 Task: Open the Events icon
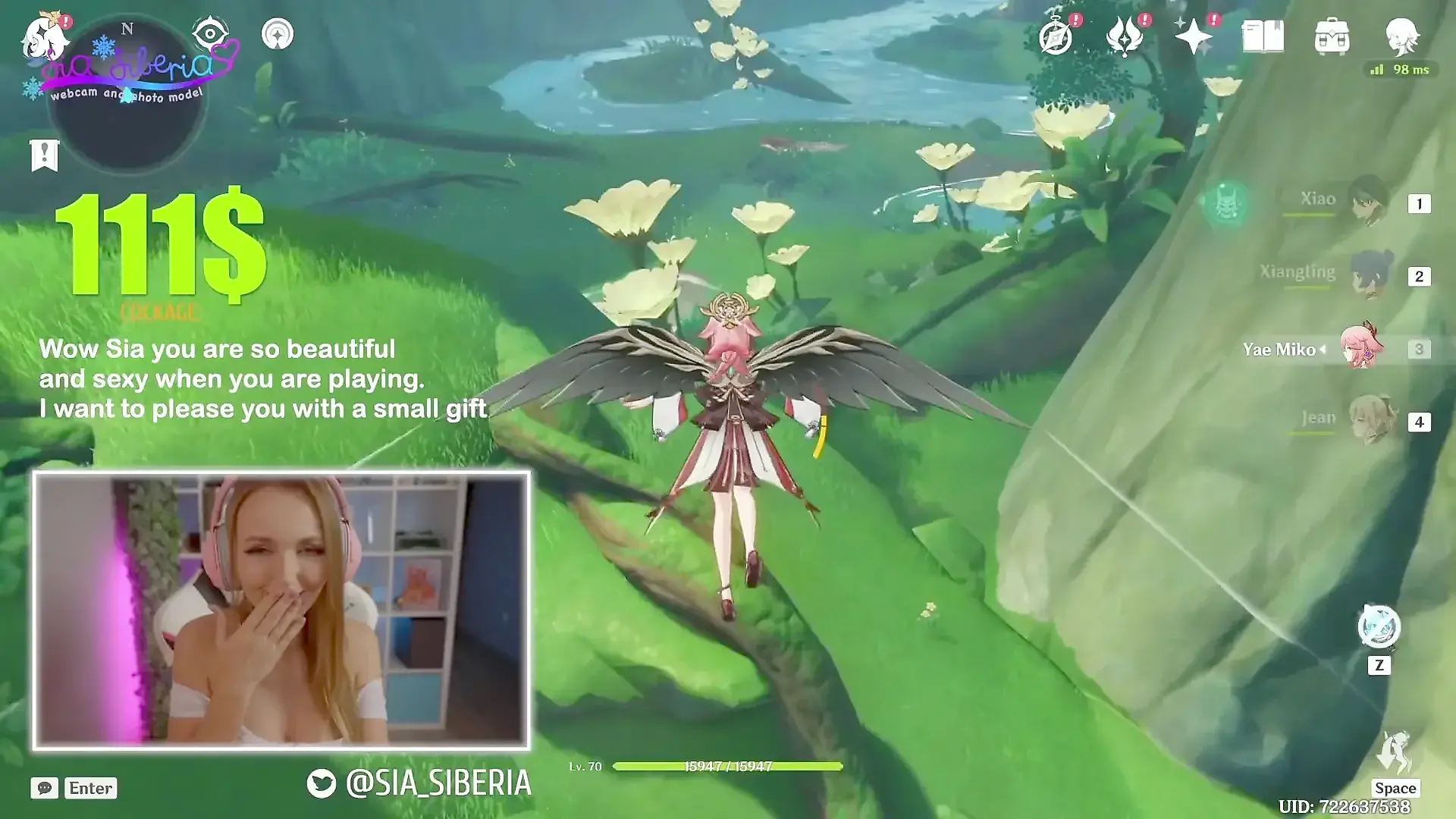[1125, 36]
